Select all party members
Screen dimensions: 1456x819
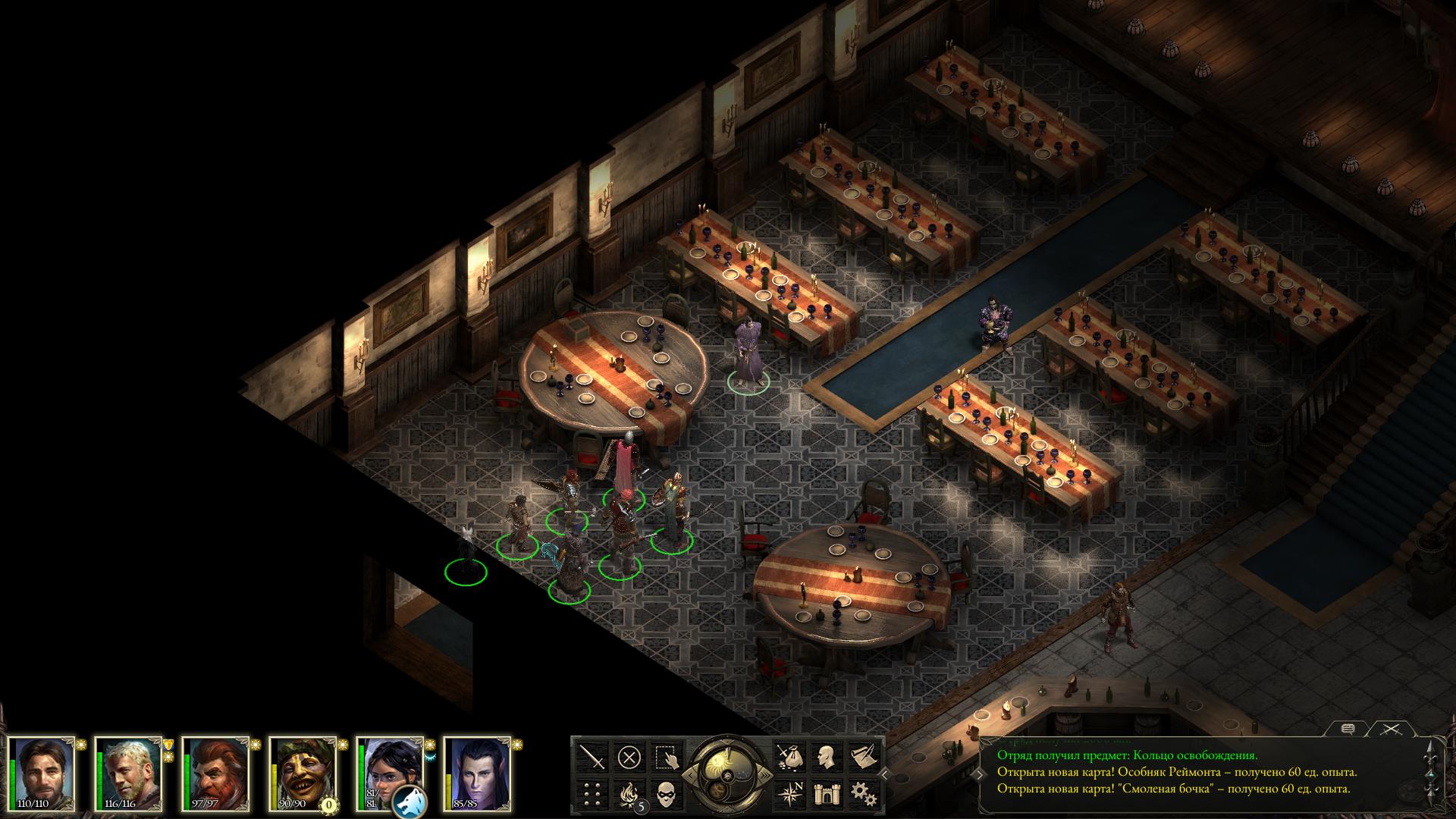point(666,757)
